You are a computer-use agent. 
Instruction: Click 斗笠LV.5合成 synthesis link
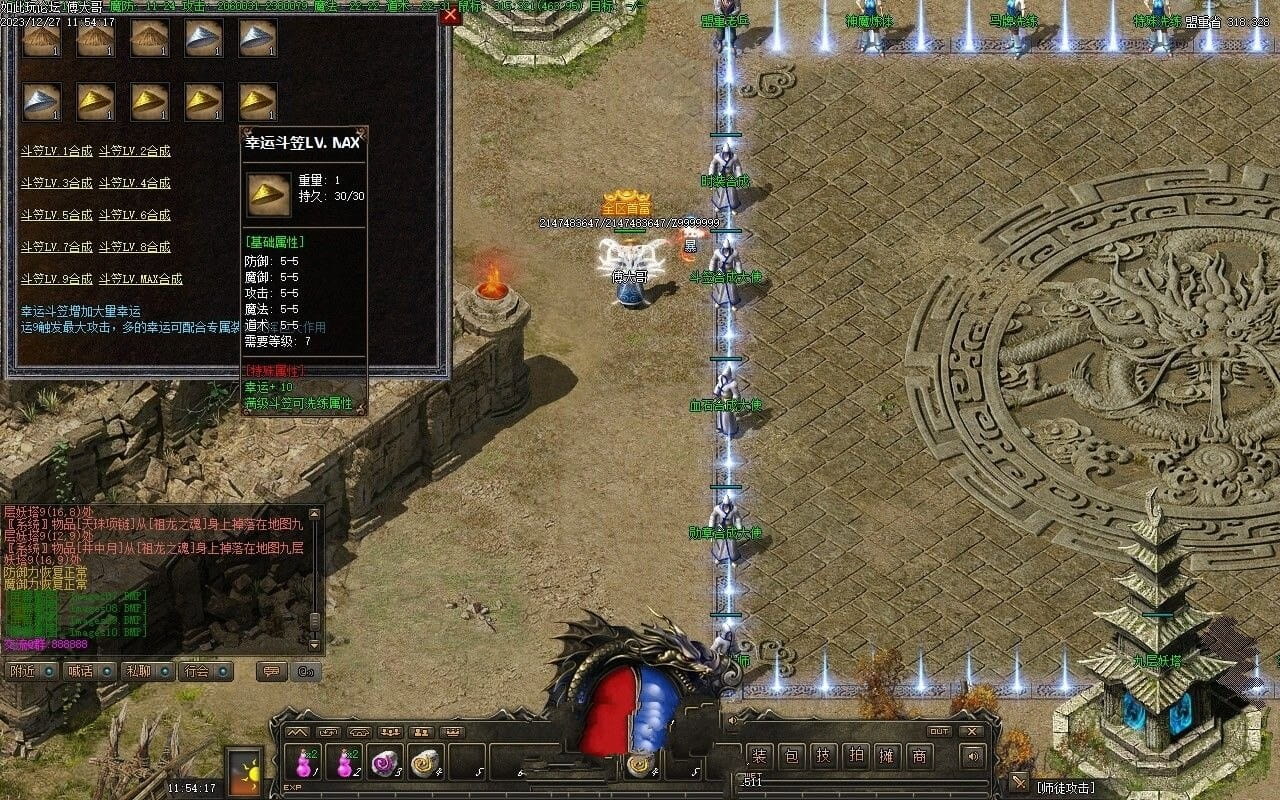point(57,215)
